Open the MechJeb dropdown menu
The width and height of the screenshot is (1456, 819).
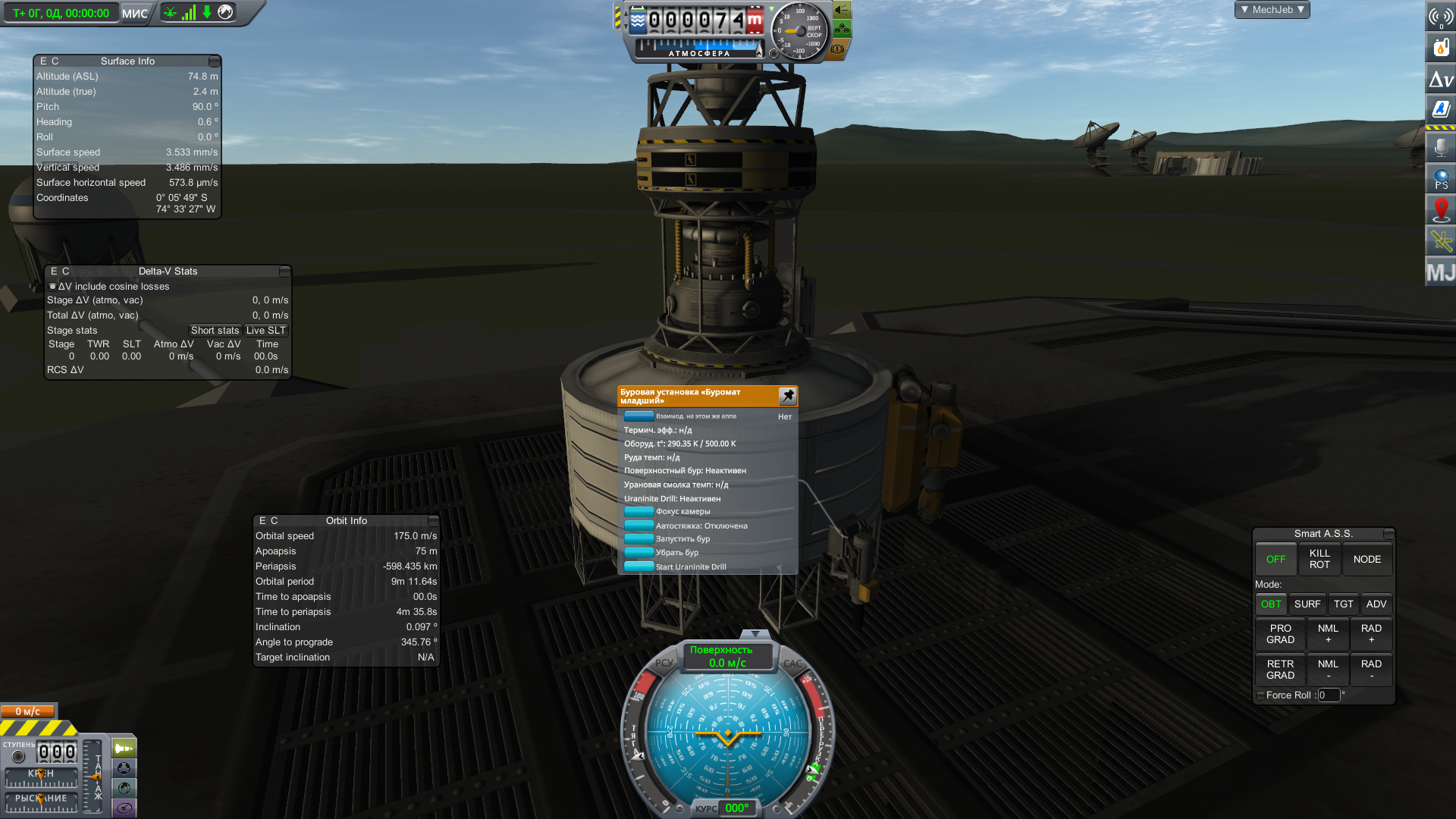pos(1272,10)
